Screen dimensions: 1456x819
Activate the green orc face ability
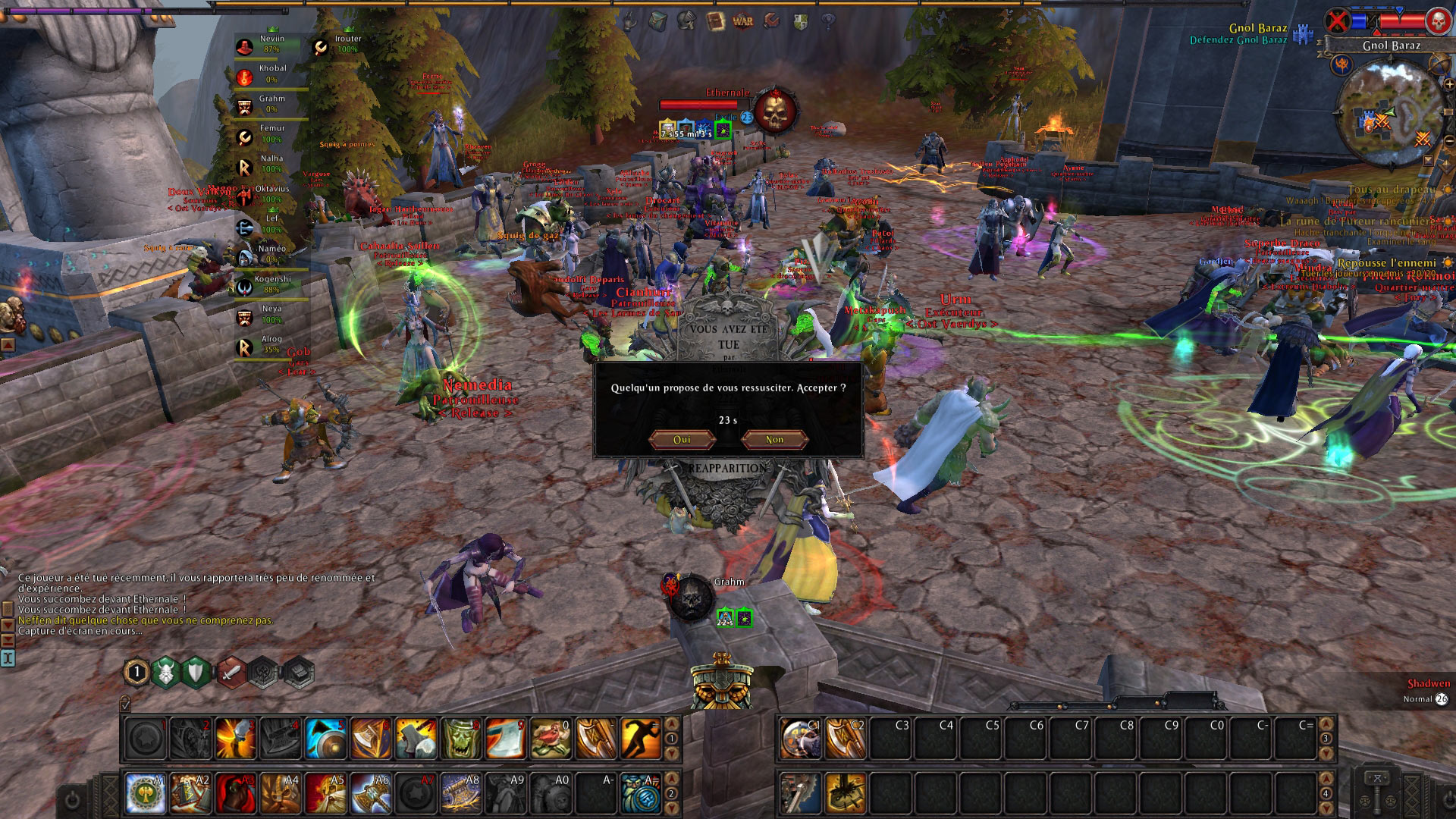pos(461,738)
